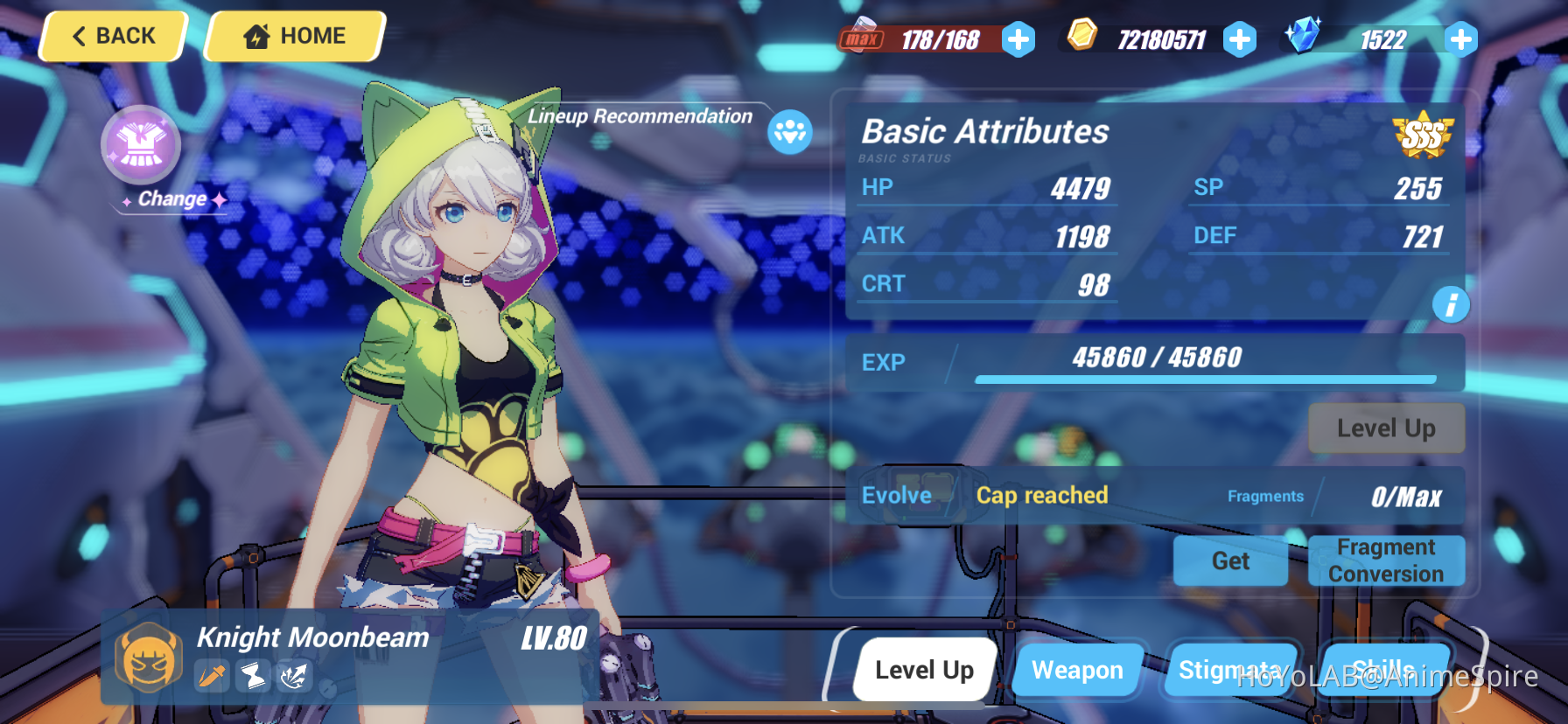The width and height of the screenshot is (1568, 724).
Task: Click the info icon below Basic Attributes
Action: click(x=1450, y=303)
